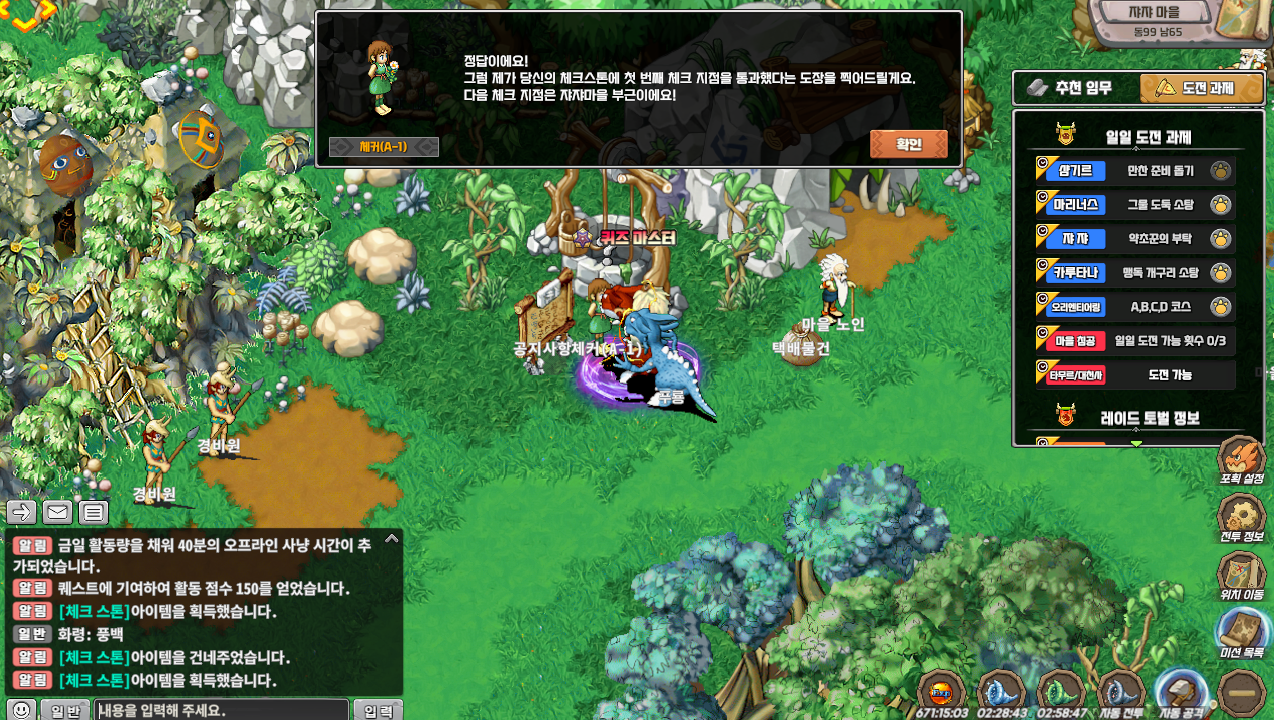Switch to the 추천 임무 tab
Screen dimensions: 1274x720
pyautogui.click(x=1075, y=88)
